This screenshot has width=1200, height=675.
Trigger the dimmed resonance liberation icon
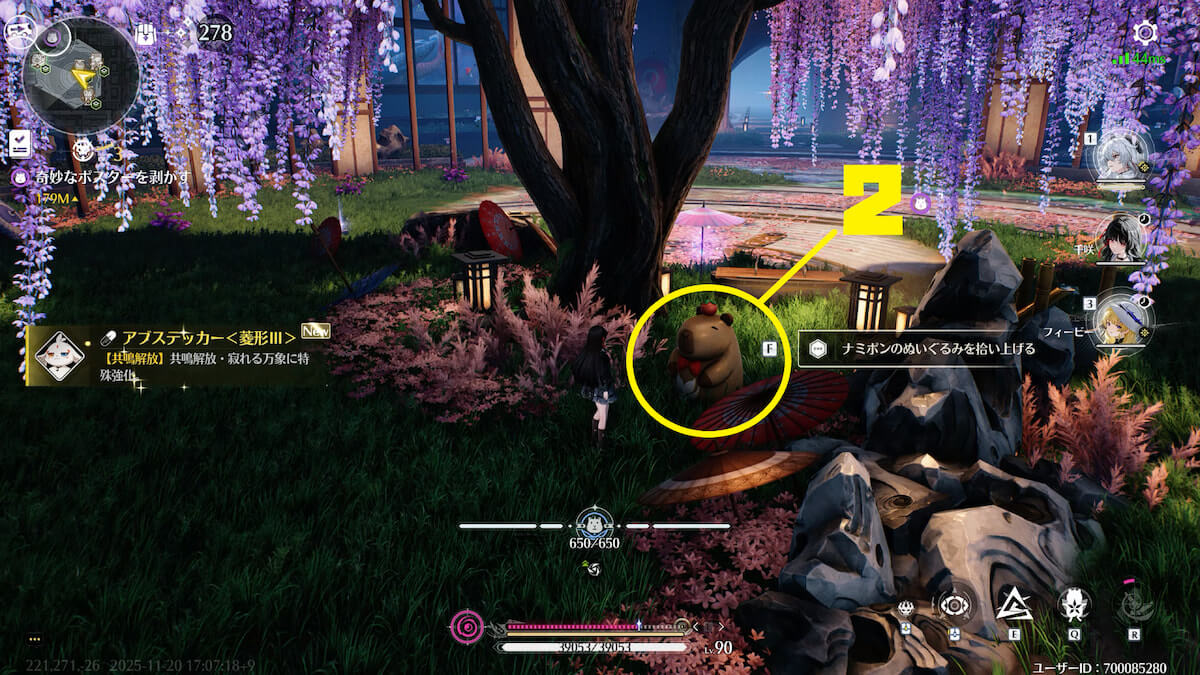point(1133,604)
